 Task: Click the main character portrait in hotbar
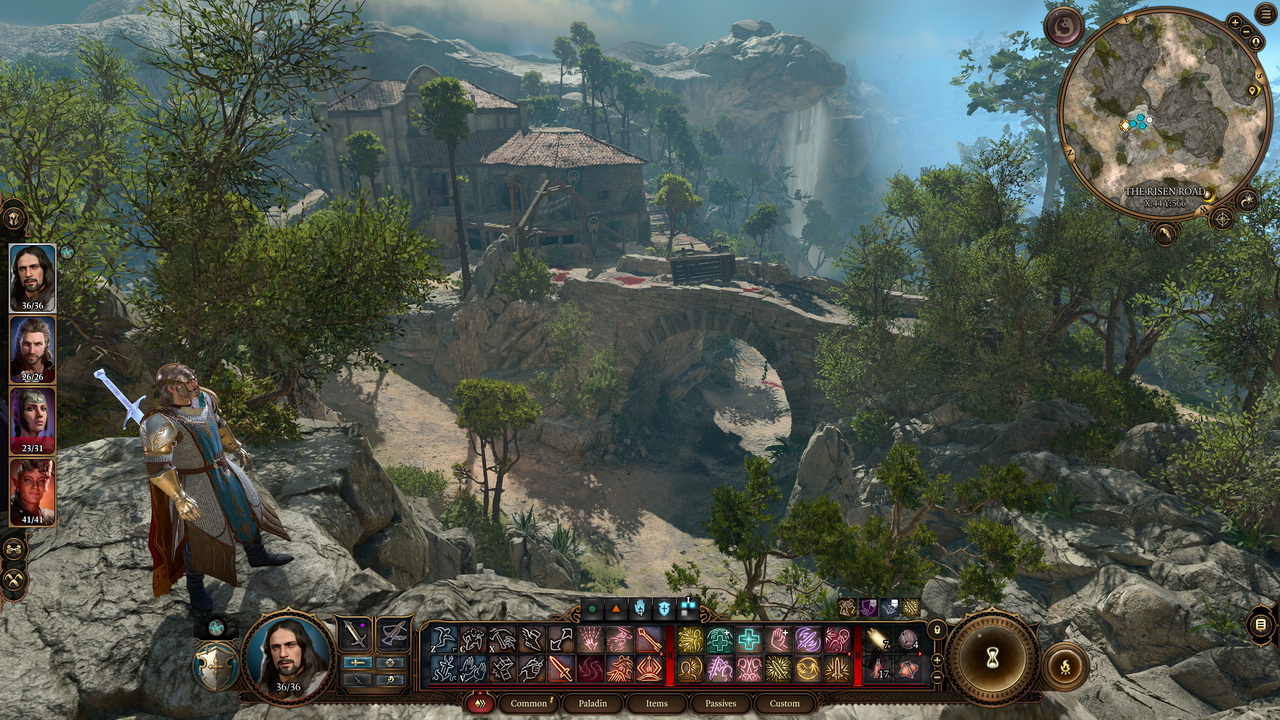tap(288, 655)
